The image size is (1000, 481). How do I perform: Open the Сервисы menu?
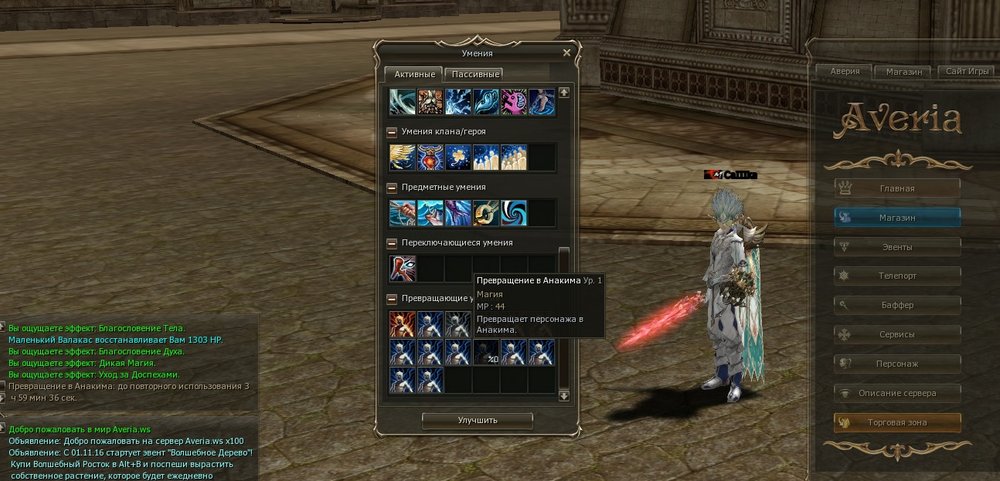click(x=897, y=333)
